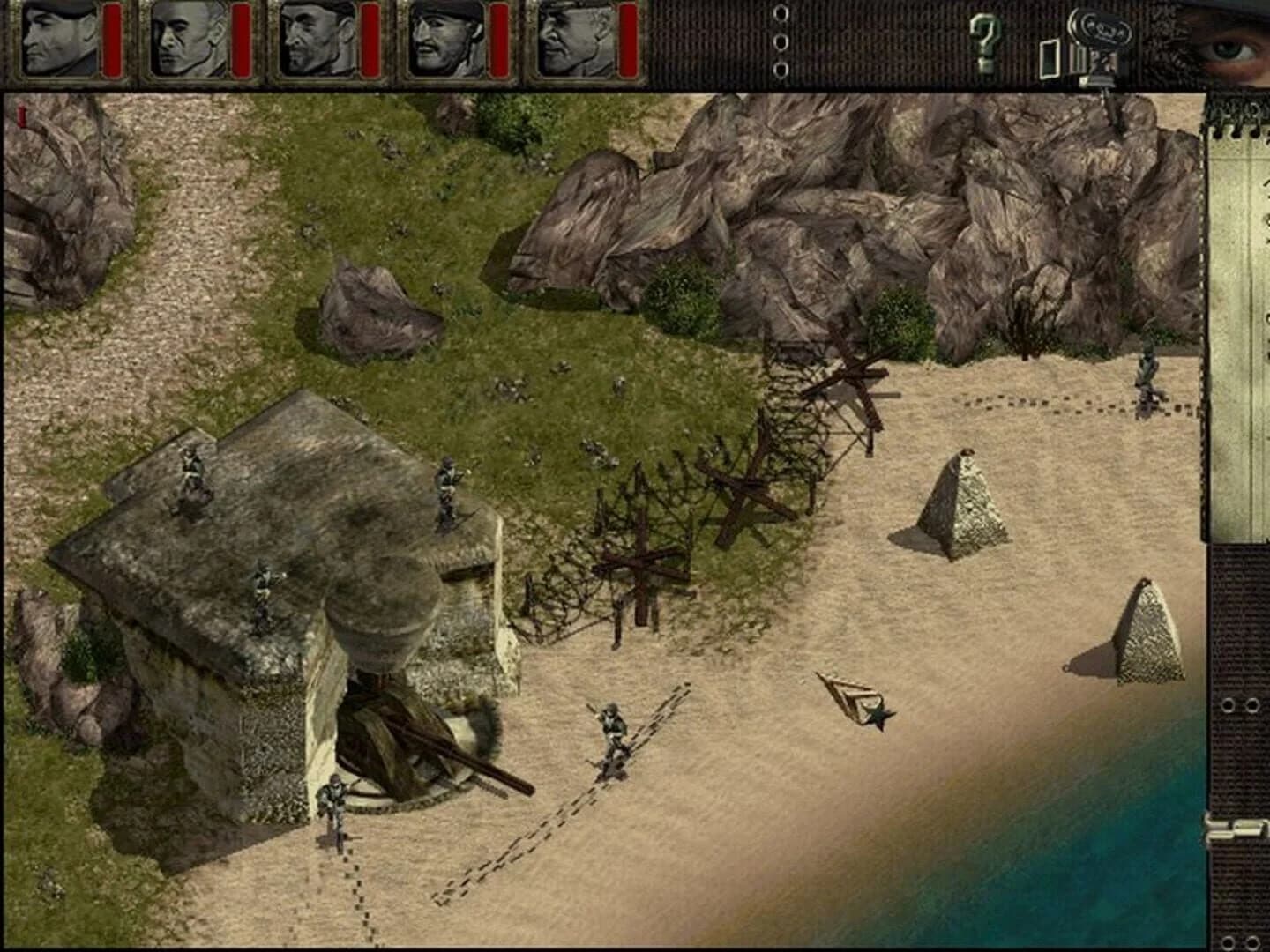Image resolution: width=1270 pixels, height=952 pixels.
Task: Toggle the middle rivet button on the top panel
Action: (780, 40)
